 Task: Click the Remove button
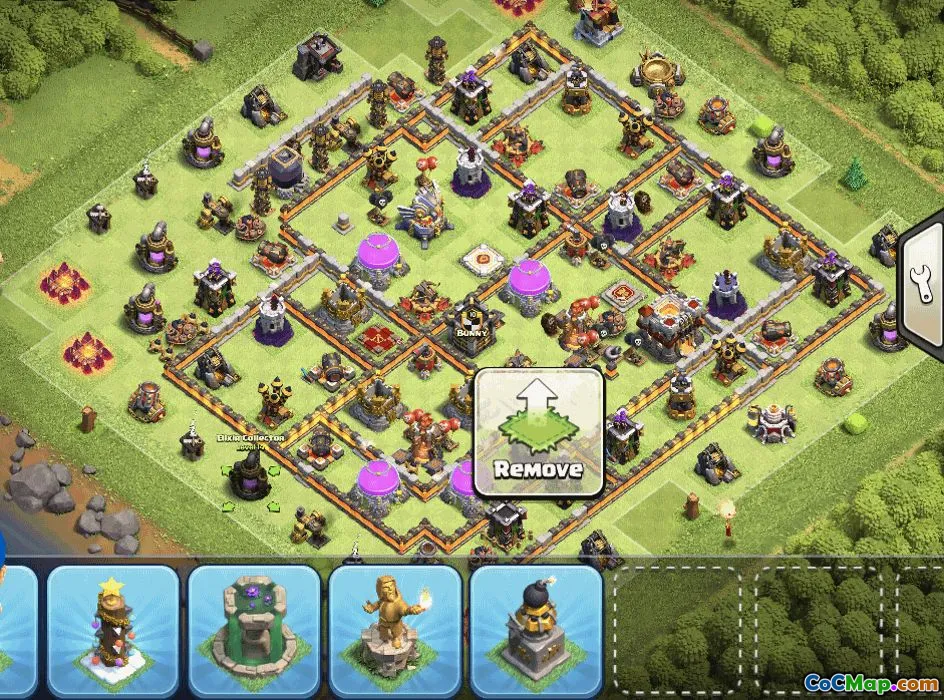[x=538, y=433]
